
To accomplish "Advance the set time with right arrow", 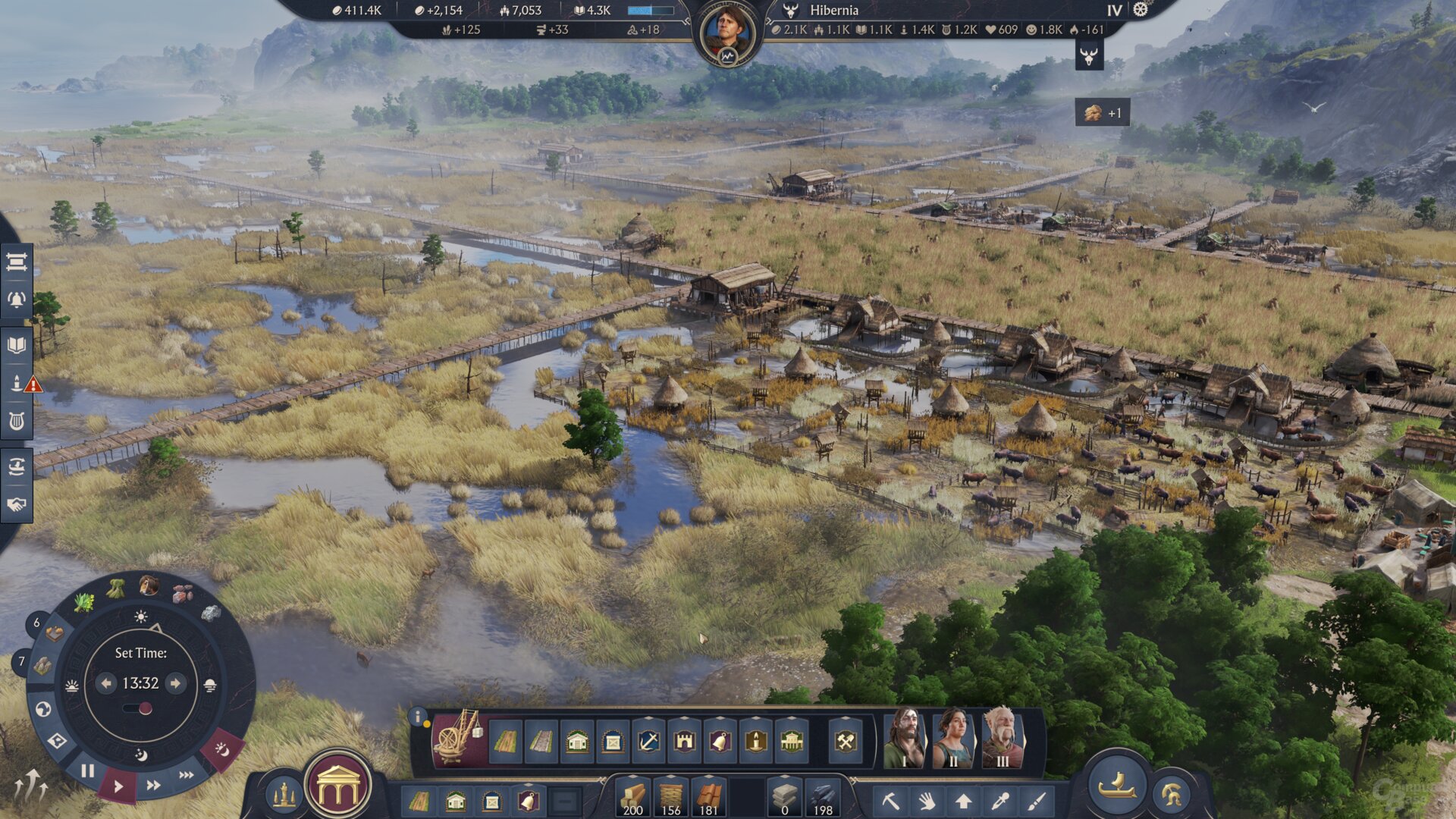I will [x=175, y=683].
